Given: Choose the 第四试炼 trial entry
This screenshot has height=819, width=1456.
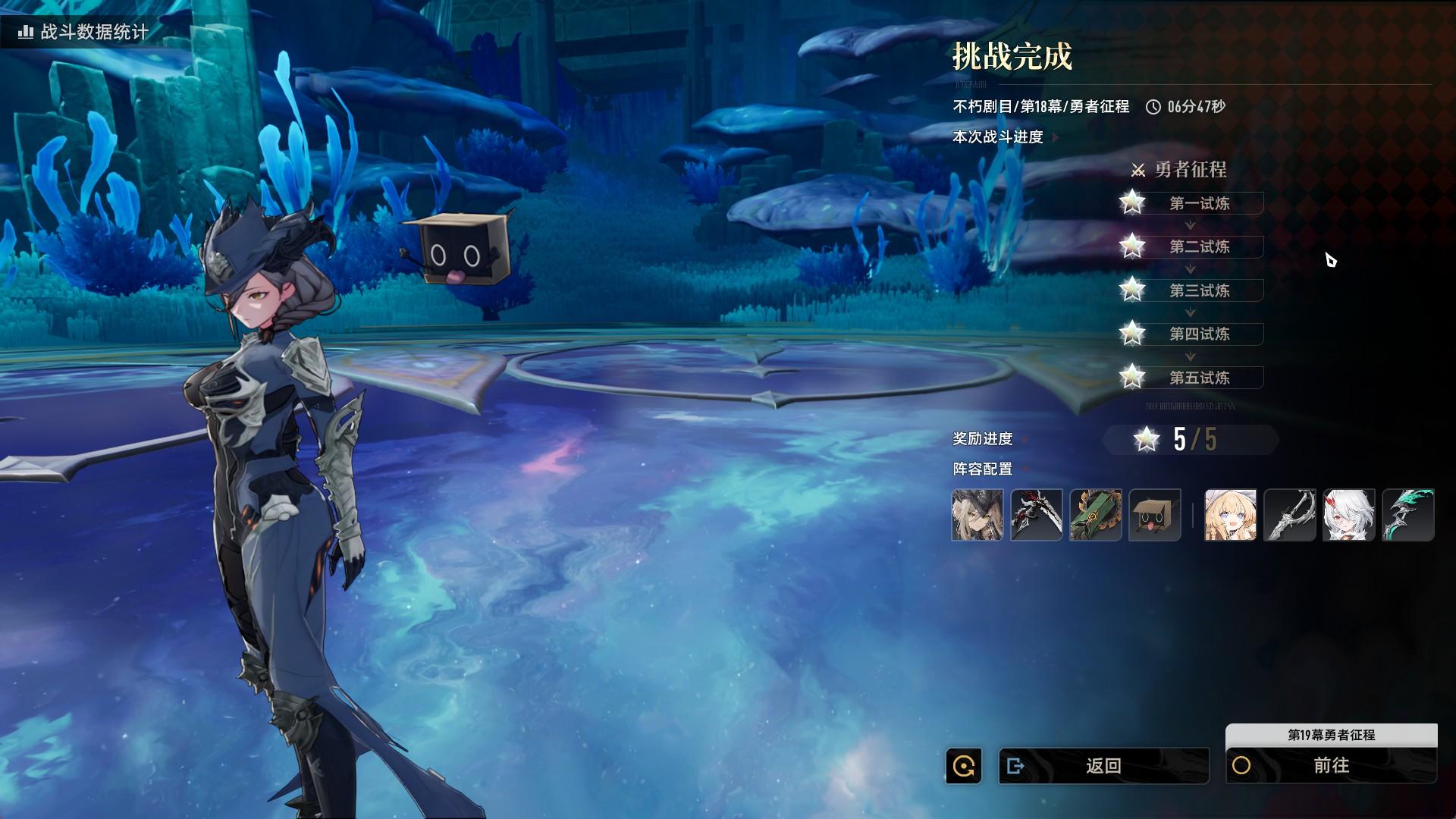Looking at the screenshot, I should [1199, 334].
